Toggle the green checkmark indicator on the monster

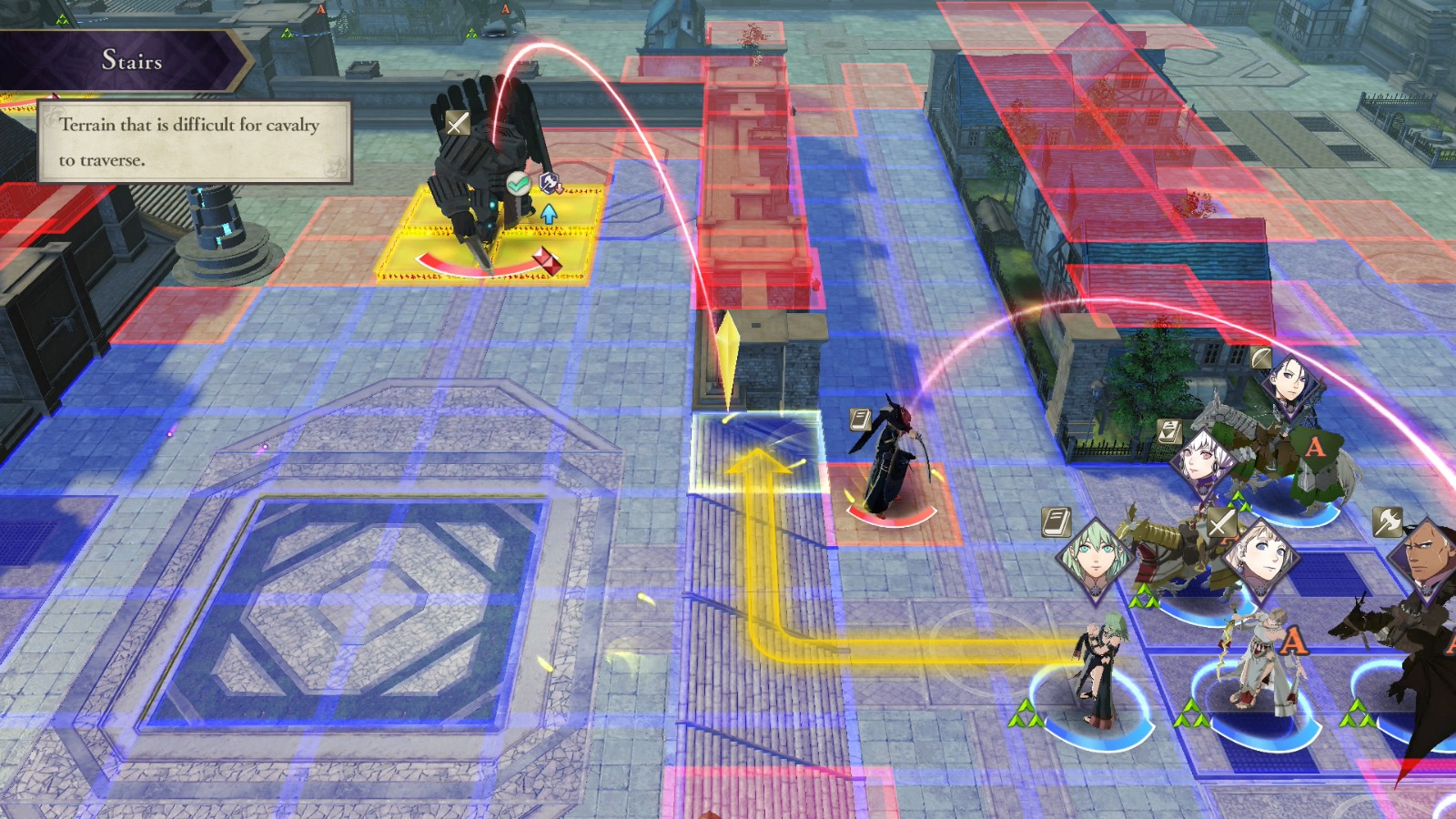tap(518, 183)
